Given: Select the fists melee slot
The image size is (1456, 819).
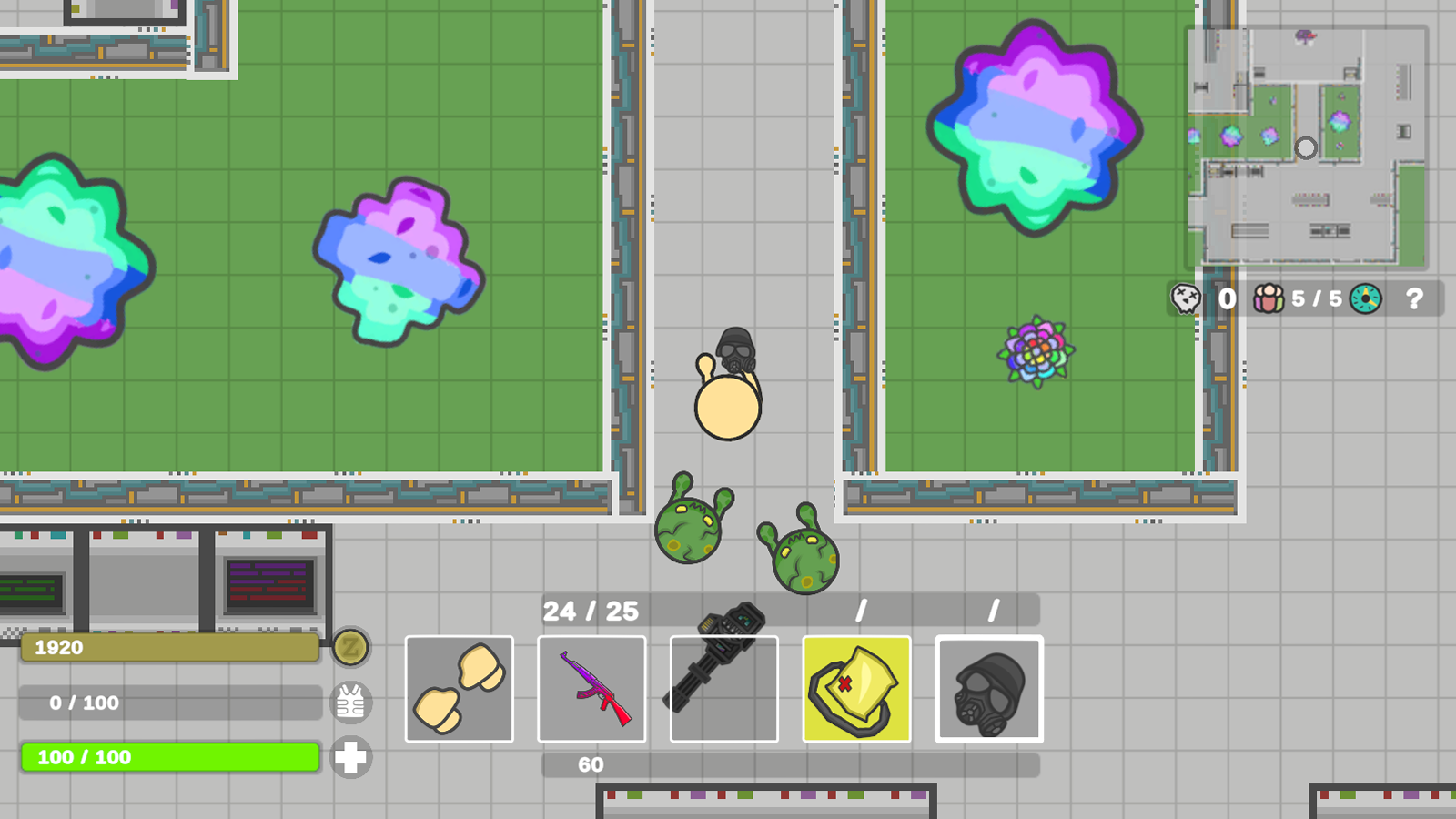Looking at the screenshot, I should coord(460,689).
